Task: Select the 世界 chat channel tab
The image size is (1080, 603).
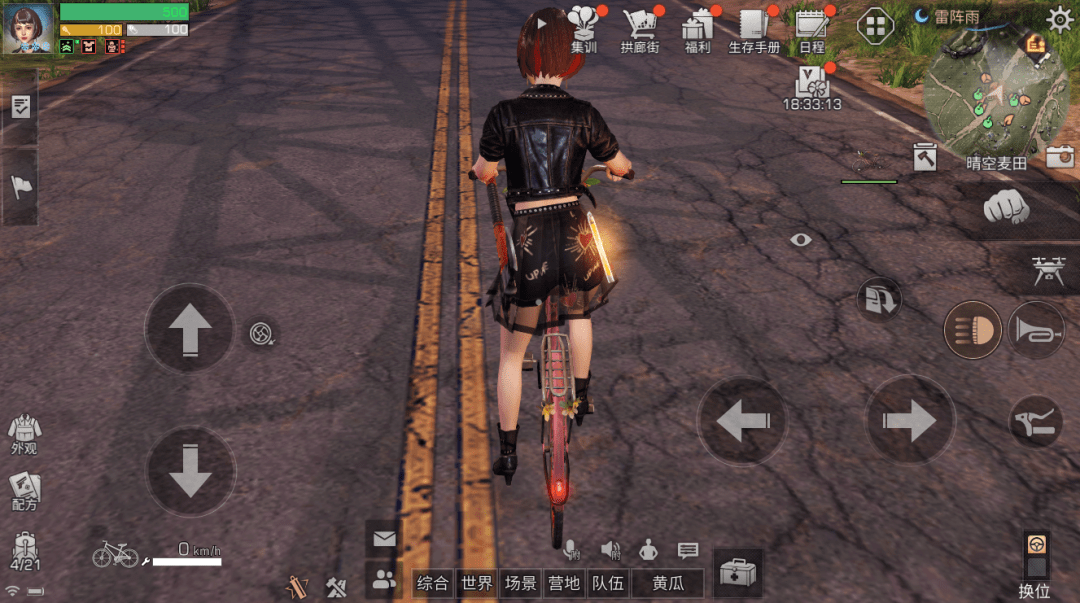Action: coord(476,583)
